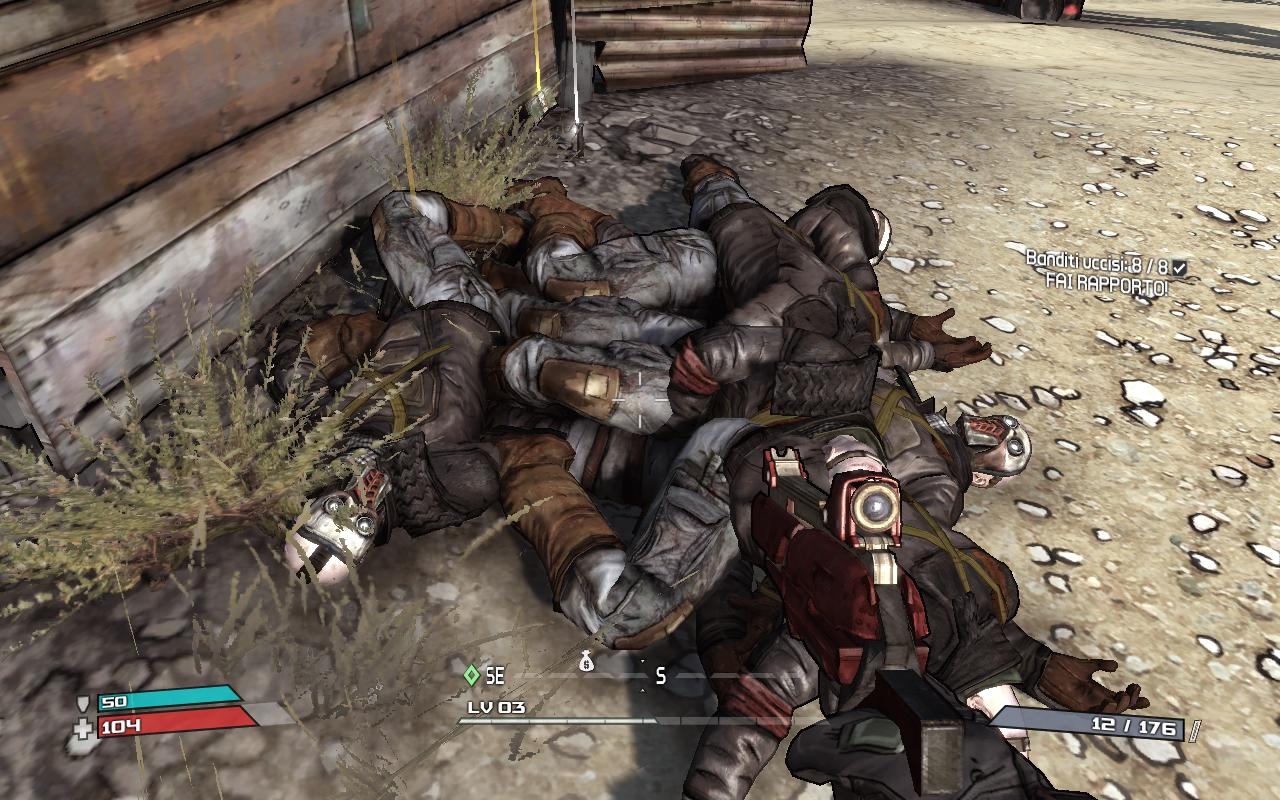1280x800 pixels.
Task: Select the money bag compass marker
Action: pos(587,660)
